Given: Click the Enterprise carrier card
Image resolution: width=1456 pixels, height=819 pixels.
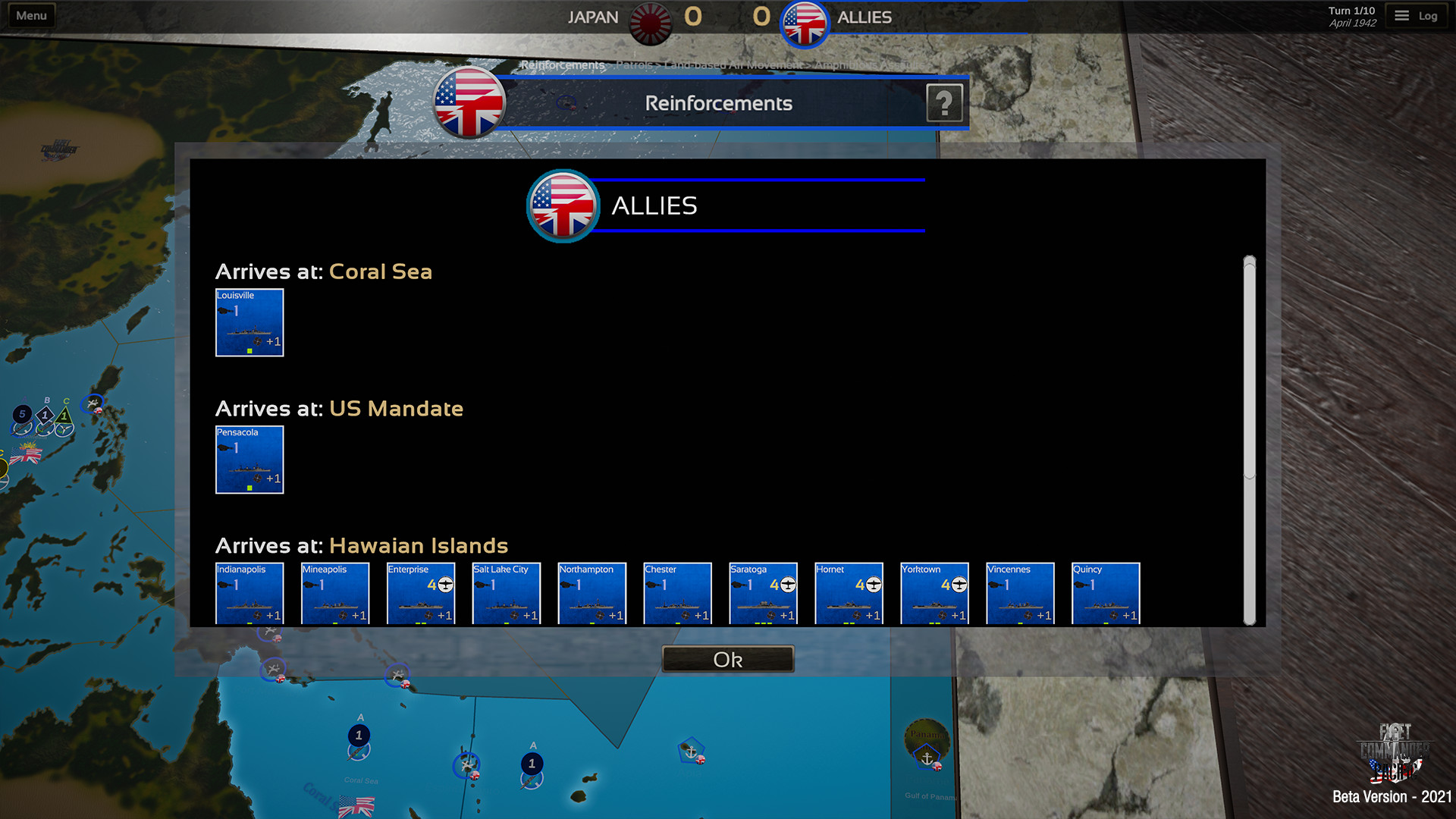Looking at the screenshot, I should (x=420, y=594).
